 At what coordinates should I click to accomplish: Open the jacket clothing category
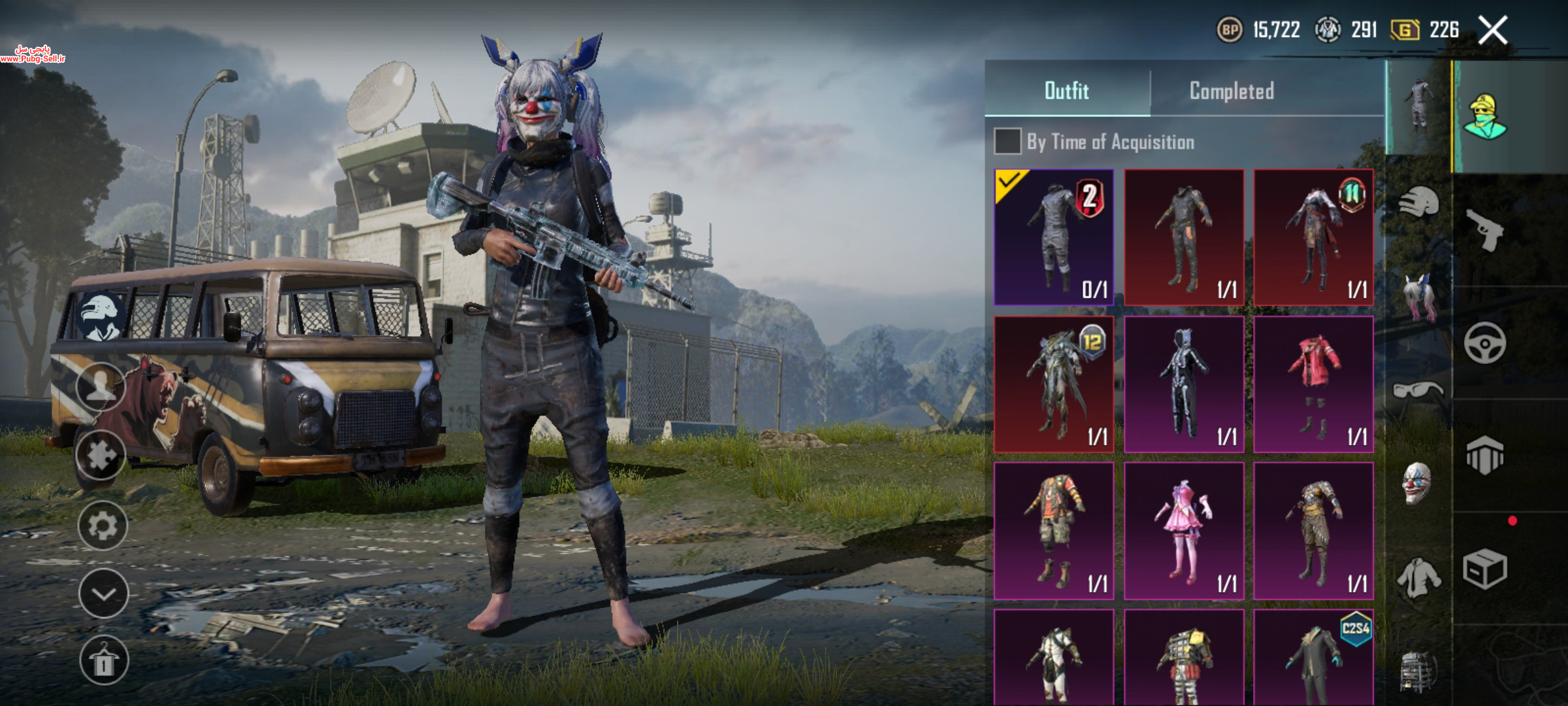point(1418,577)
